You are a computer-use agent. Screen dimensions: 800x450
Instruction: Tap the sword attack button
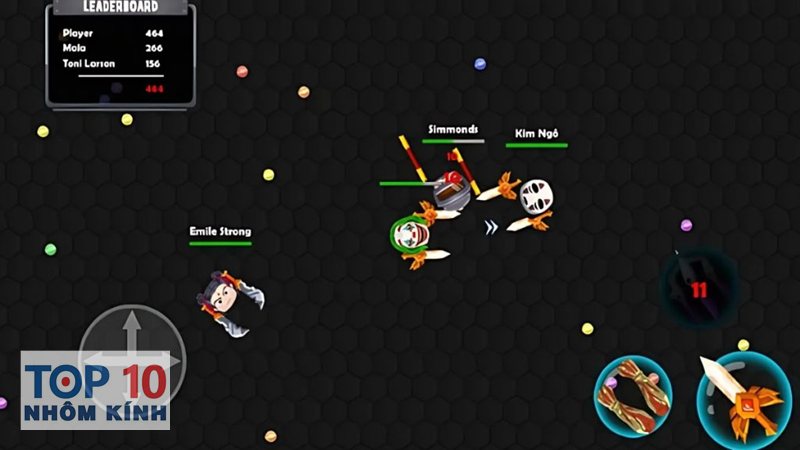click(744, 397)
